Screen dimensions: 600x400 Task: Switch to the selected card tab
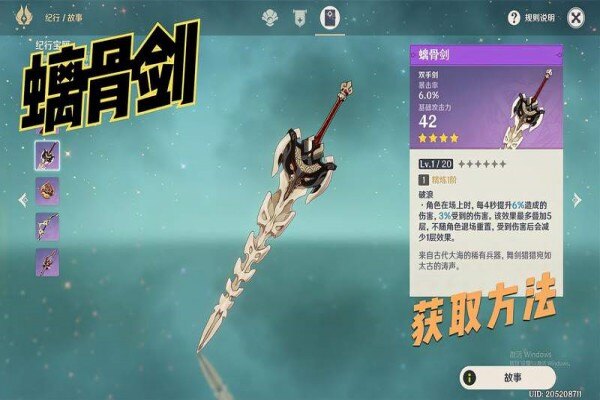tap(329, 17)
